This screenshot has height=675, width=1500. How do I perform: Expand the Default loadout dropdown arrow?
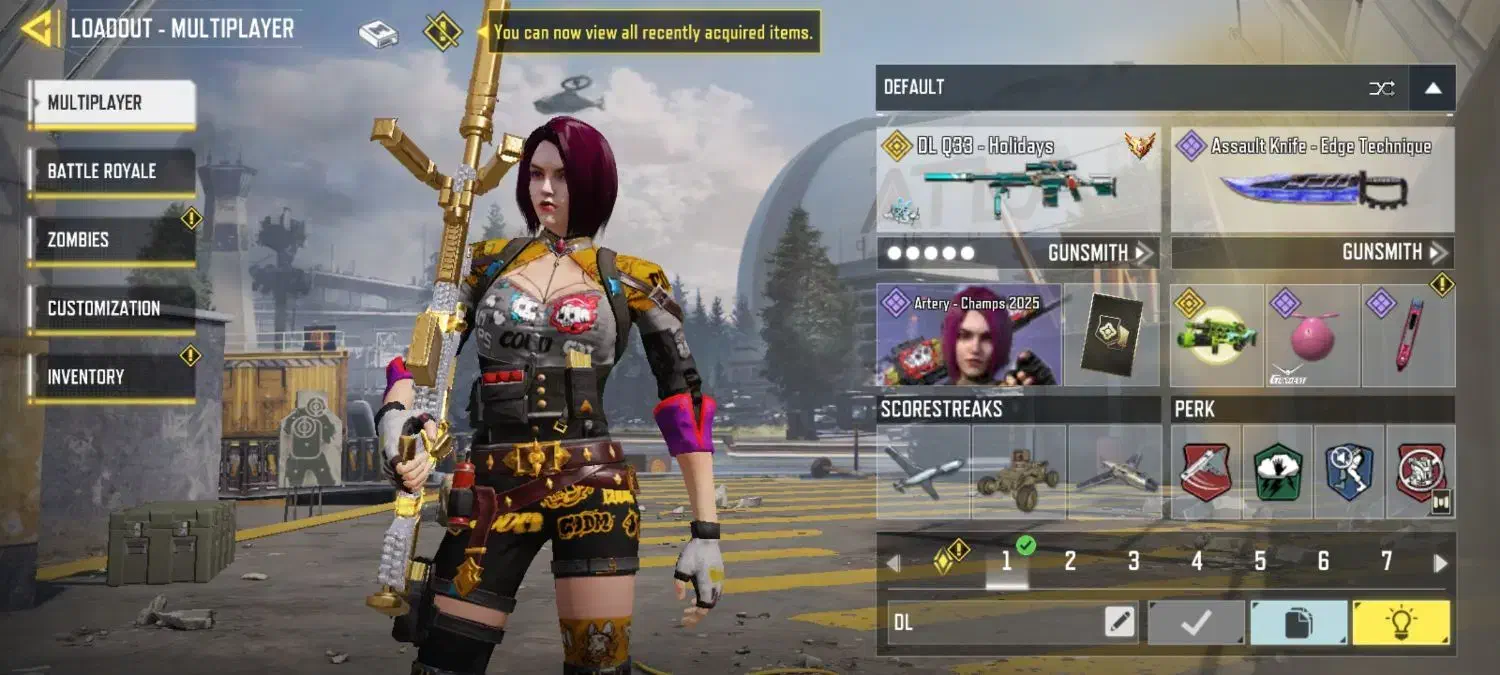(x=1432, y=88)
